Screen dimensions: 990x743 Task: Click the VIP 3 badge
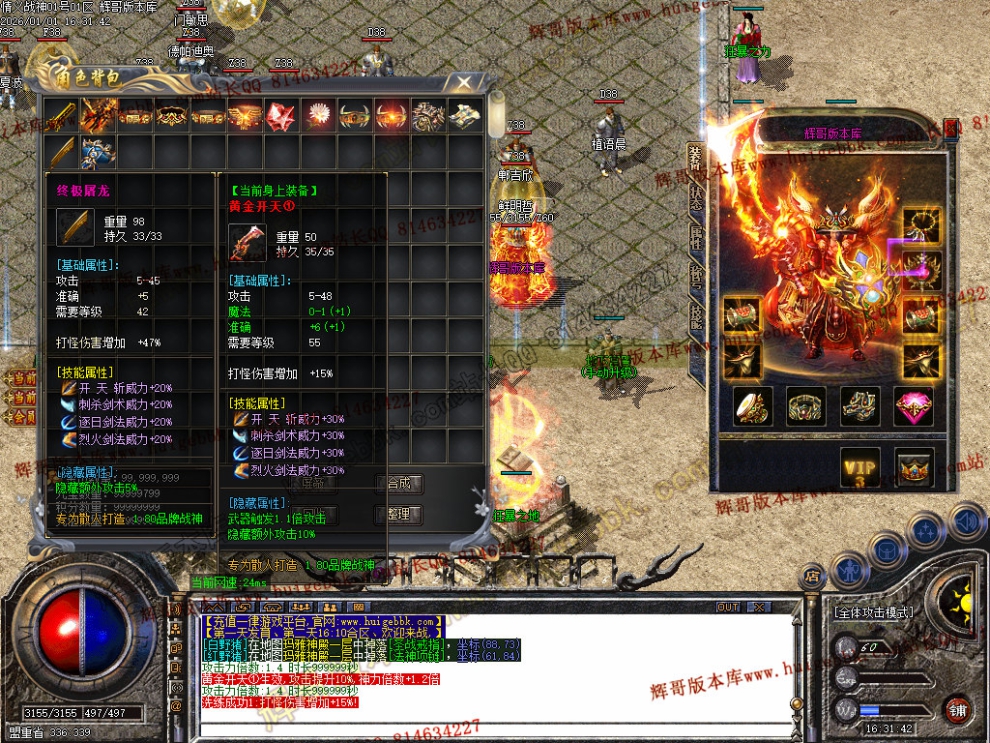860,468
